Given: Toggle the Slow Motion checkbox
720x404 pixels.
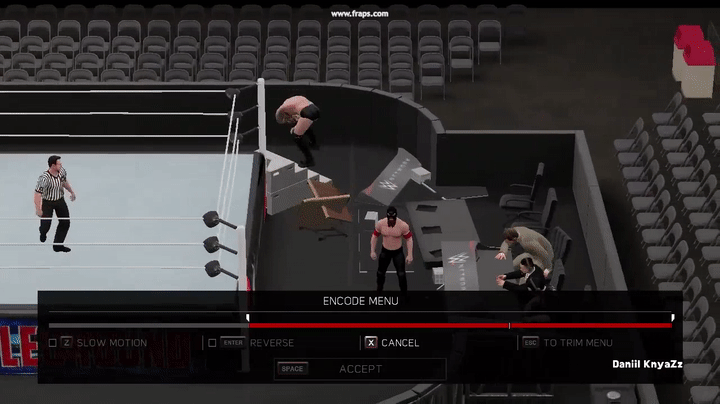Looking at the screenshot, I should [x=53, y=343].
